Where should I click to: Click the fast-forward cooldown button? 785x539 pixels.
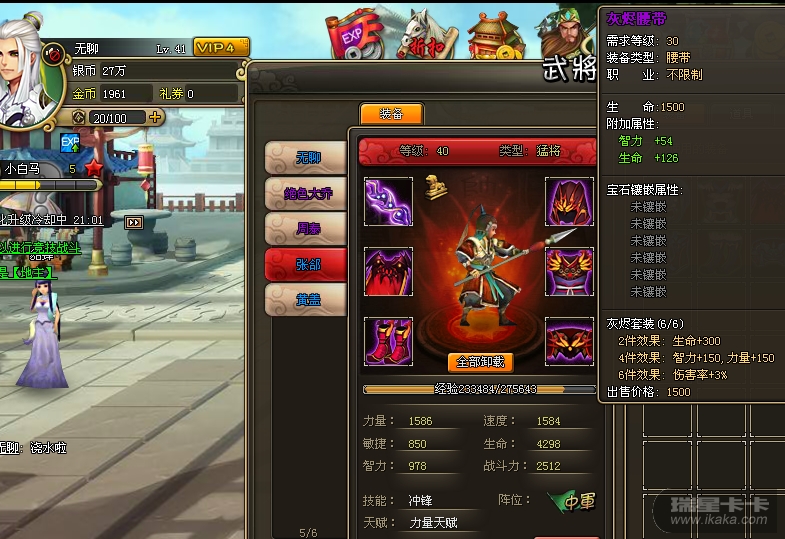134,222
